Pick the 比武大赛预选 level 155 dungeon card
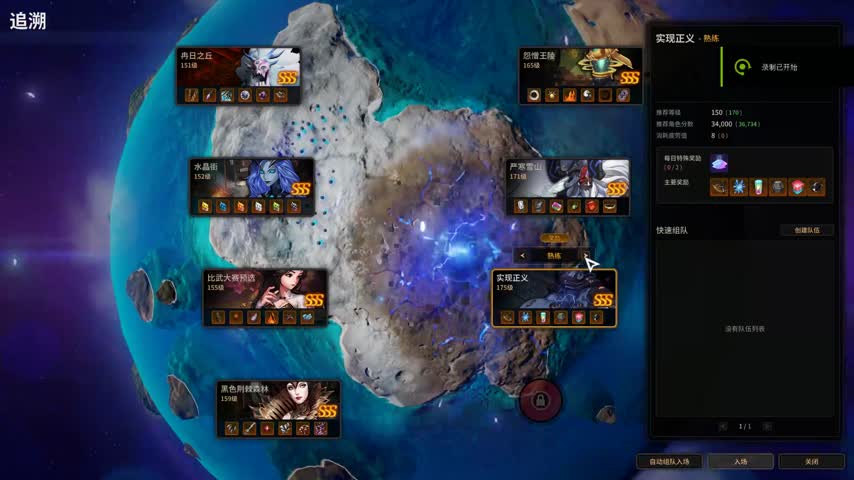 coord(266,297)
